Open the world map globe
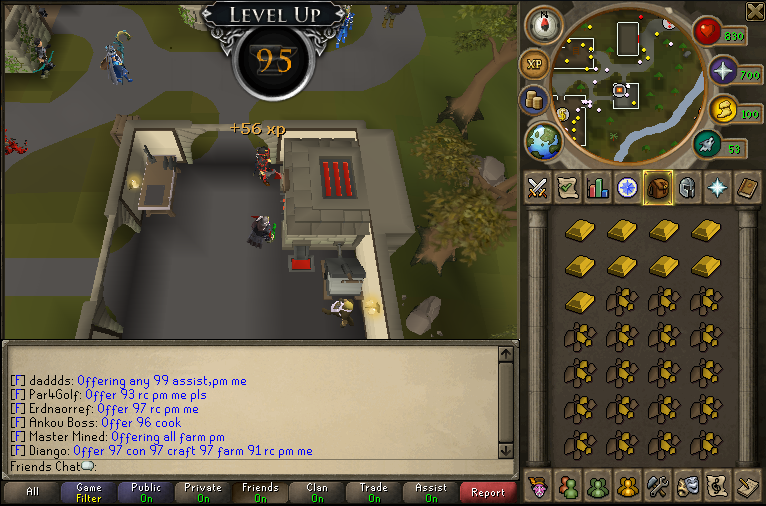The width and height of the screenshot is (766, 506). (x=545, y=140)
